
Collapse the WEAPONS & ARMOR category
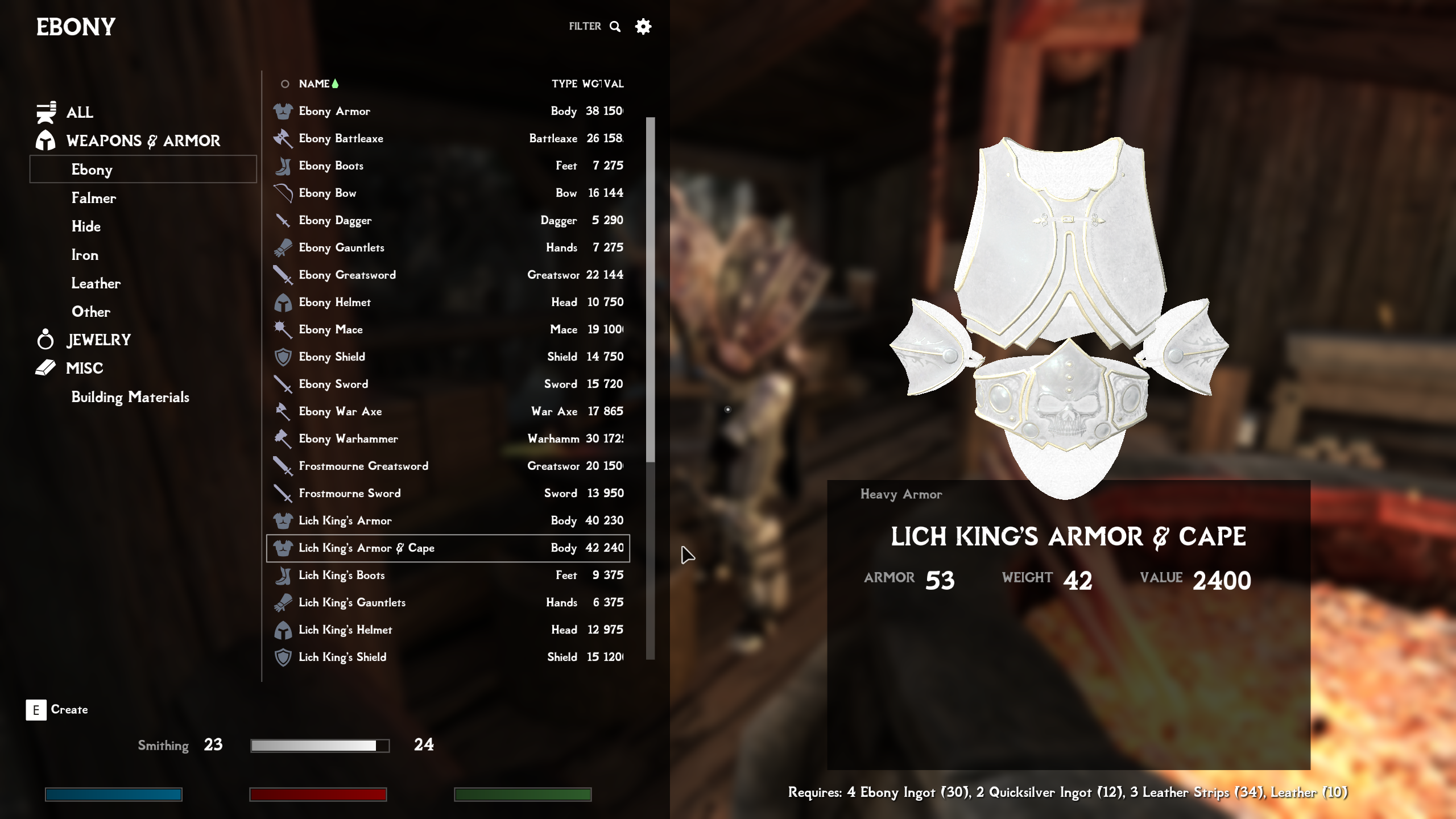143,140
